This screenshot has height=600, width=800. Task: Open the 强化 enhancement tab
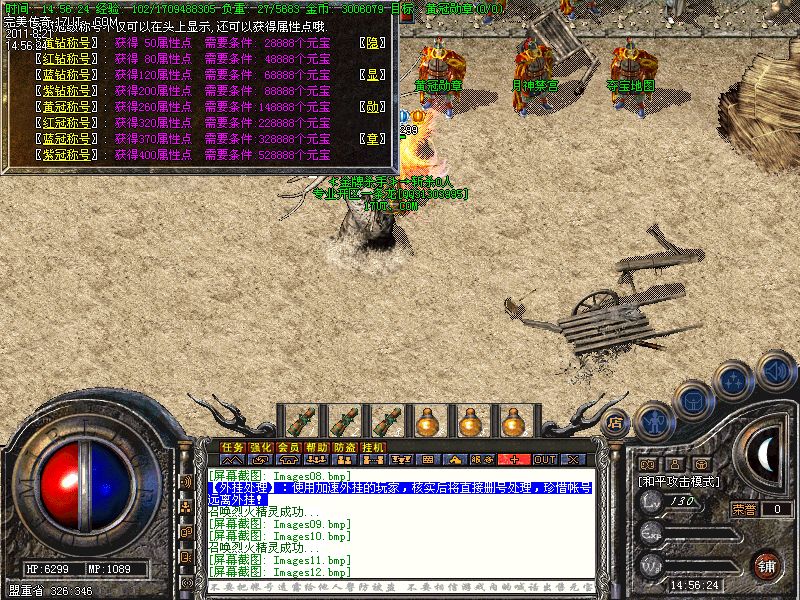coord(260,447)
